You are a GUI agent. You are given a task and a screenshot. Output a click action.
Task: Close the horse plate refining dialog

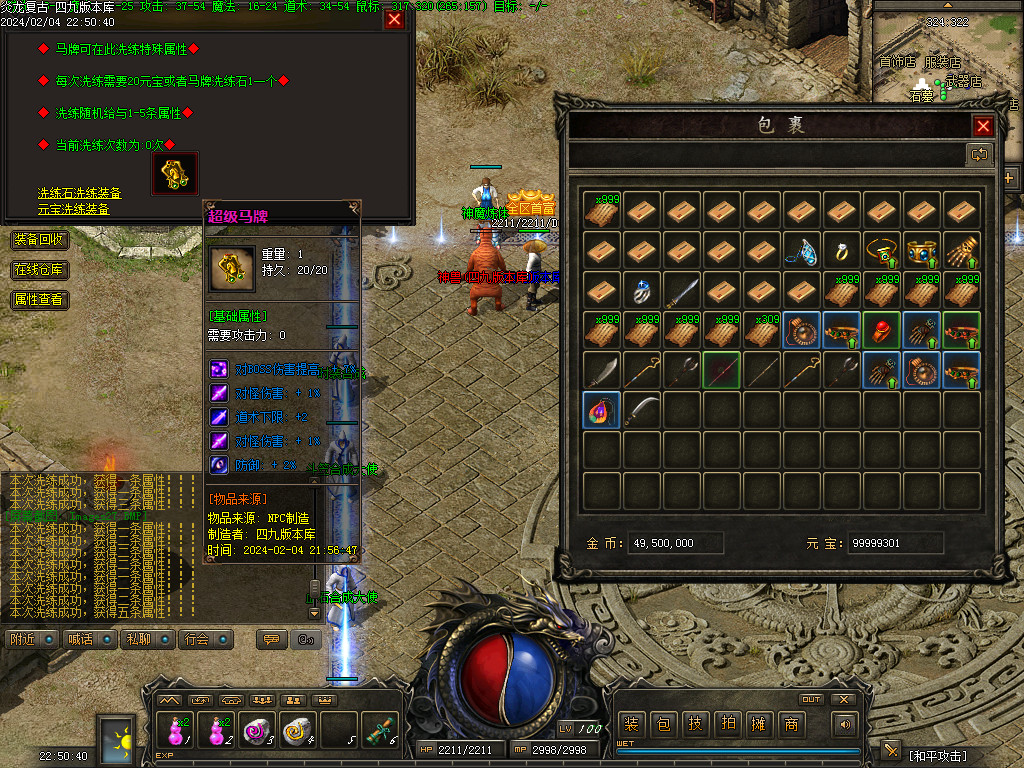pyautogui.click(x=394, y=19)
